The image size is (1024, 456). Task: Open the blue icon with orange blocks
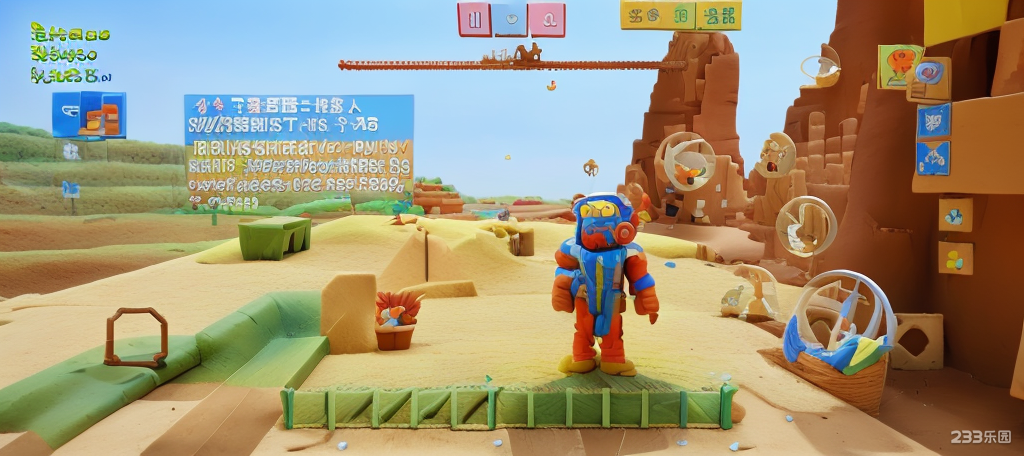click(89, 115)
